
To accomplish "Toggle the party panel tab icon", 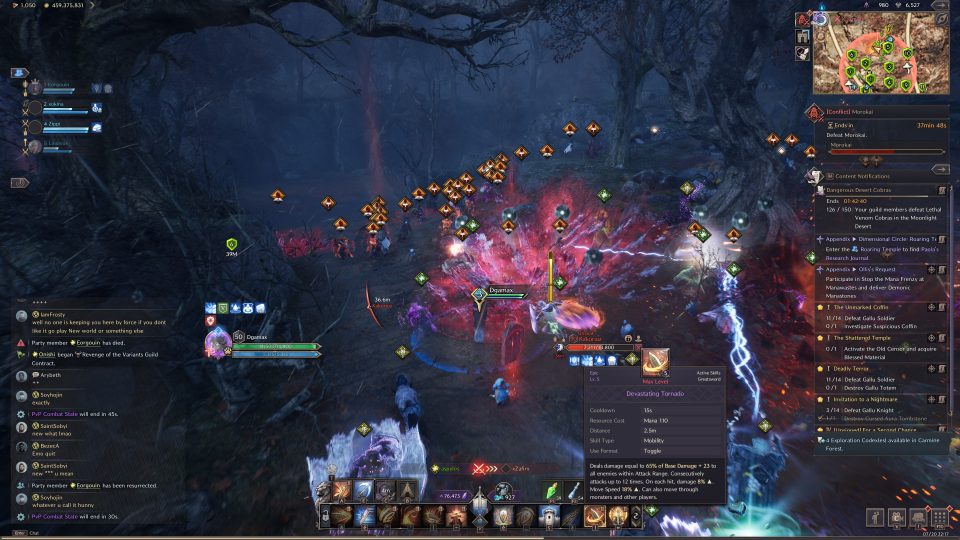I will click(18, 73).
